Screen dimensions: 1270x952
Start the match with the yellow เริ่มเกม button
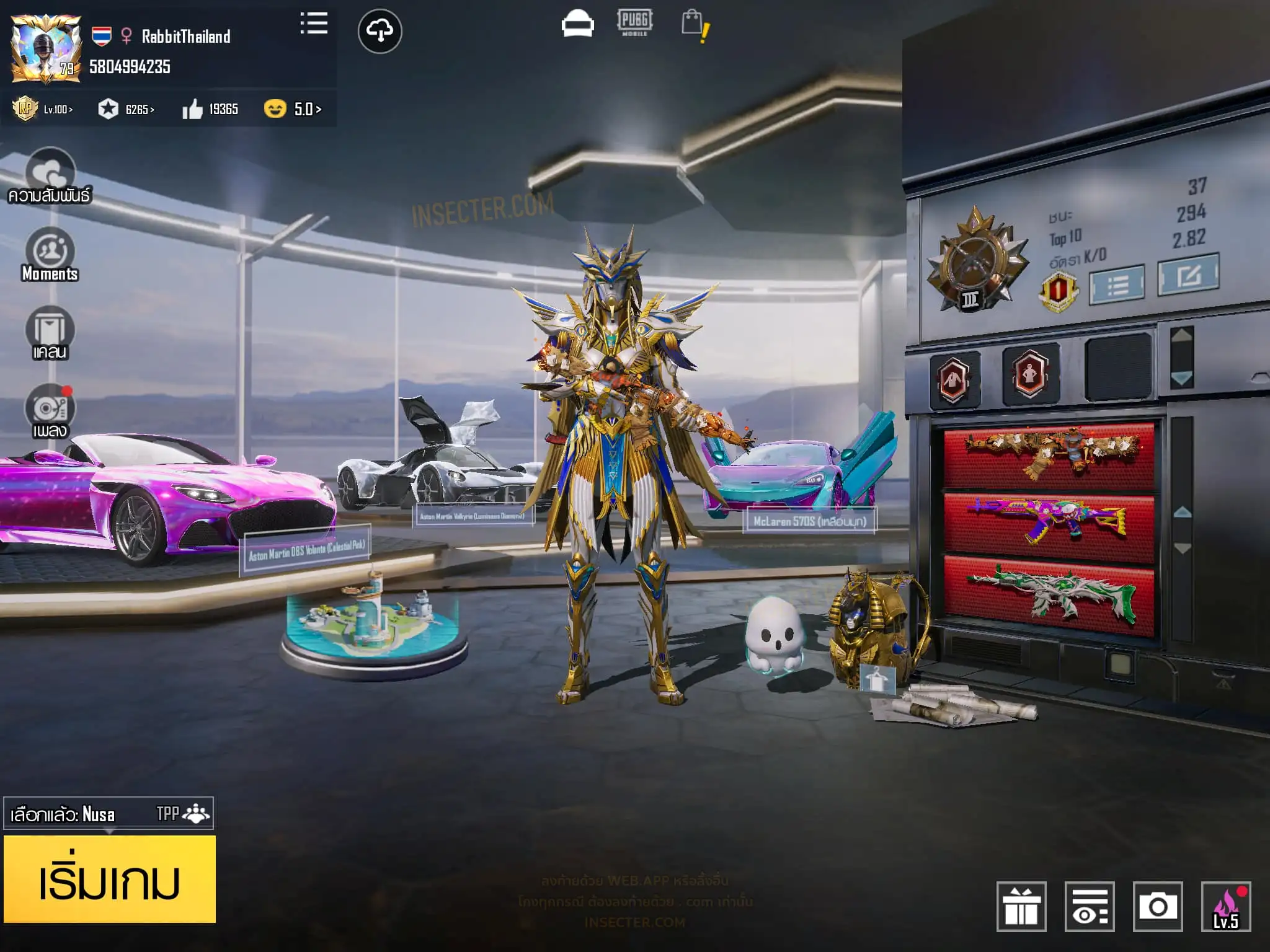click(x=110, y=879)
